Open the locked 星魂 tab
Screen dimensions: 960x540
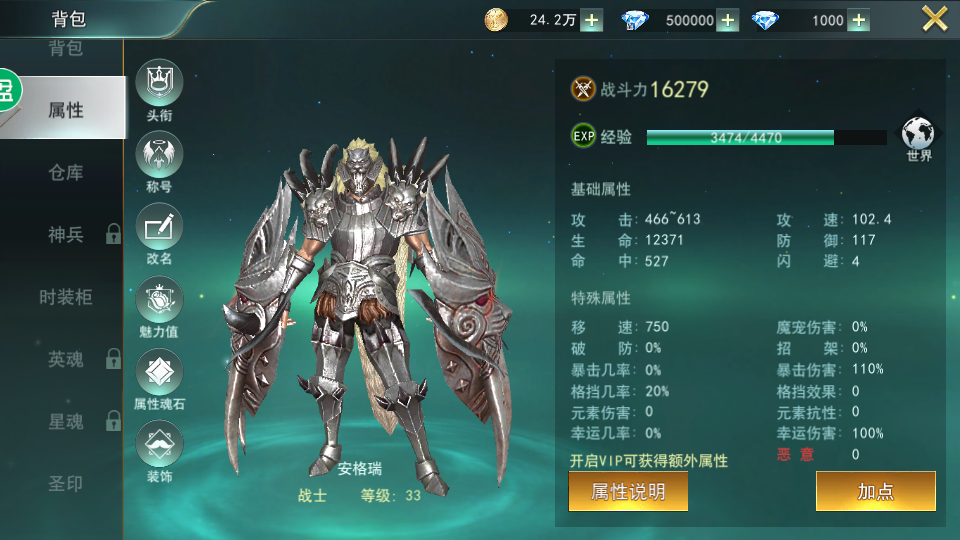pyautogui.click(x=65, y=422)
